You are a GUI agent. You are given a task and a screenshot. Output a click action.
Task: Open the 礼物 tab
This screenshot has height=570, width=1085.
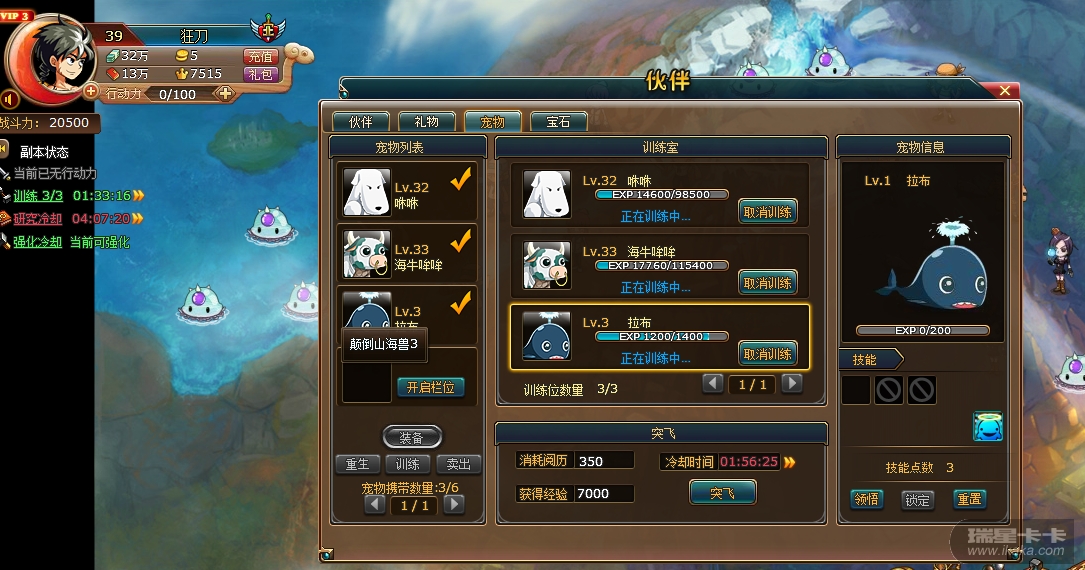[426, 122]
